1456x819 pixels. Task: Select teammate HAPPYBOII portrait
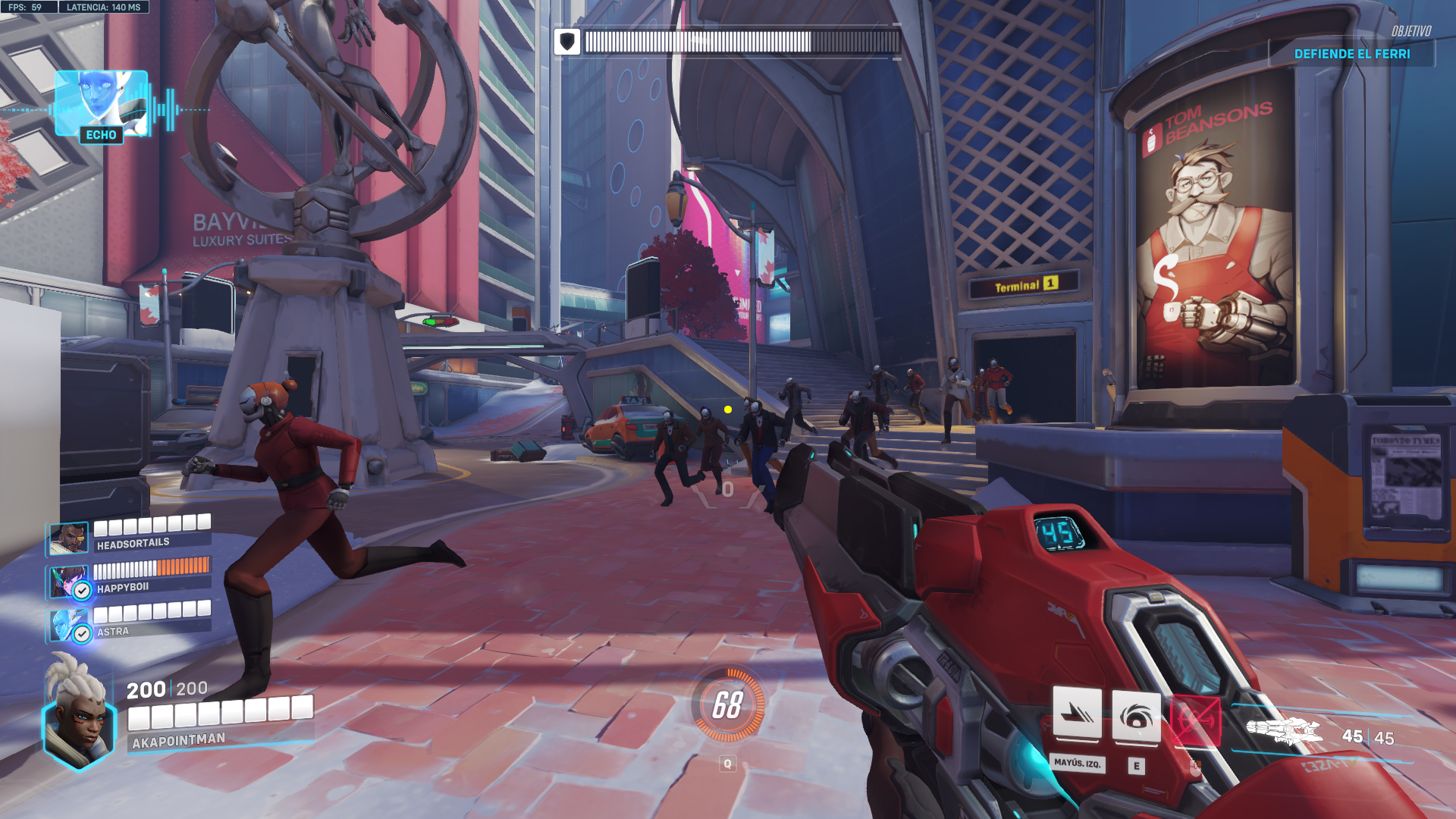[x=68, y=582]
